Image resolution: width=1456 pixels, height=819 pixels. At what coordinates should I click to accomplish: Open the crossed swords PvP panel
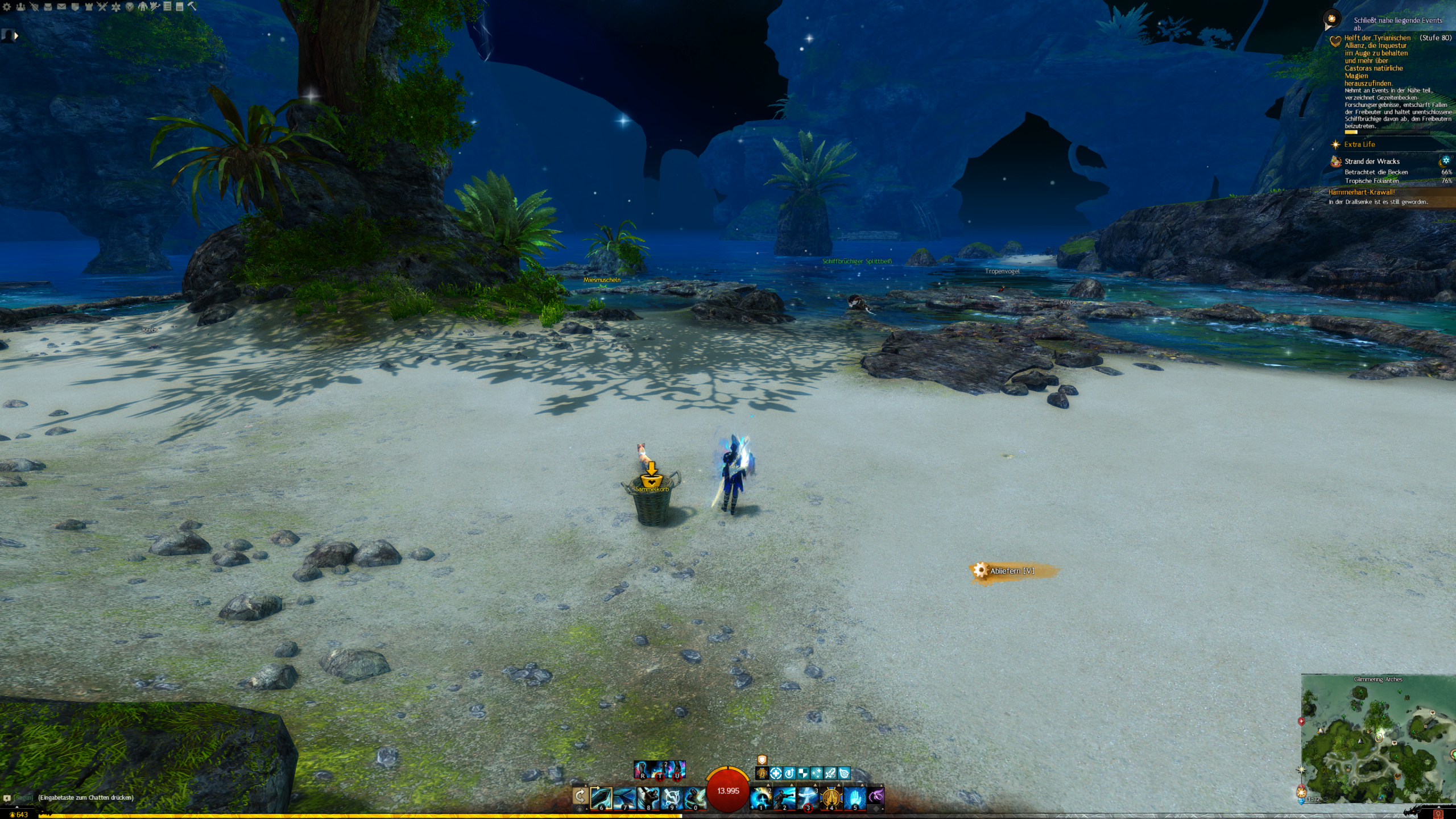click(102, 7)
